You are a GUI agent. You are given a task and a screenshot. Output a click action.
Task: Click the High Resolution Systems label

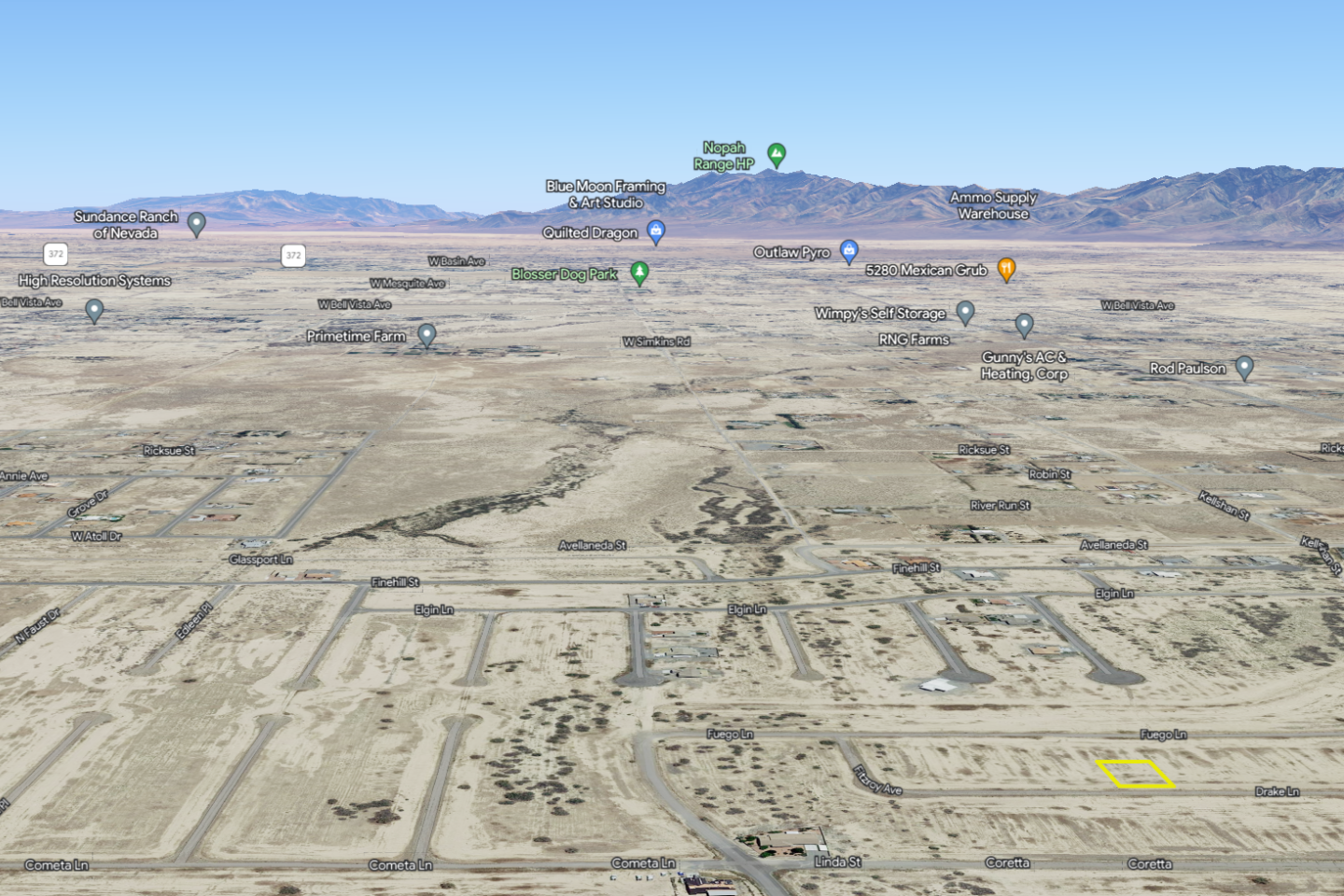click(93, 280)
